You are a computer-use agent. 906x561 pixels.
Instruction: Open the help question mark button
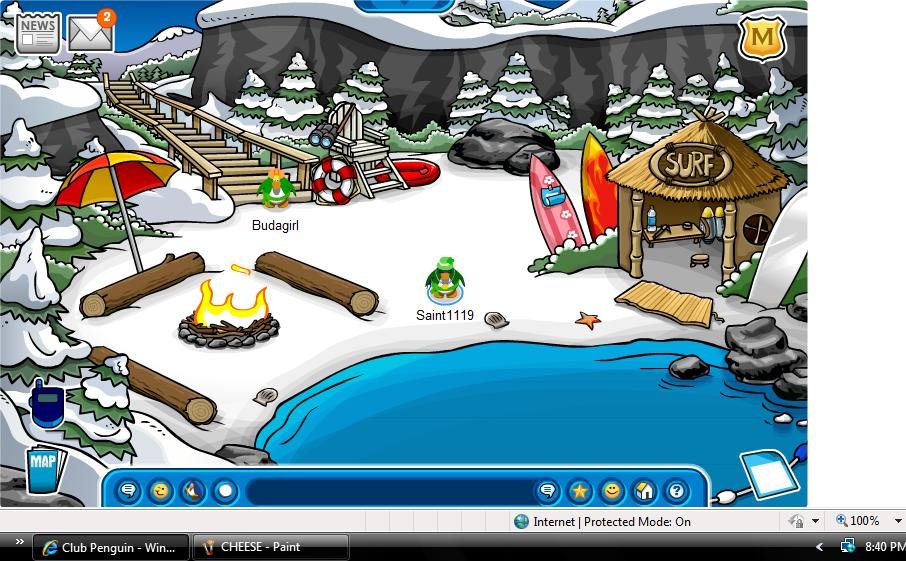tap(676, 491)
